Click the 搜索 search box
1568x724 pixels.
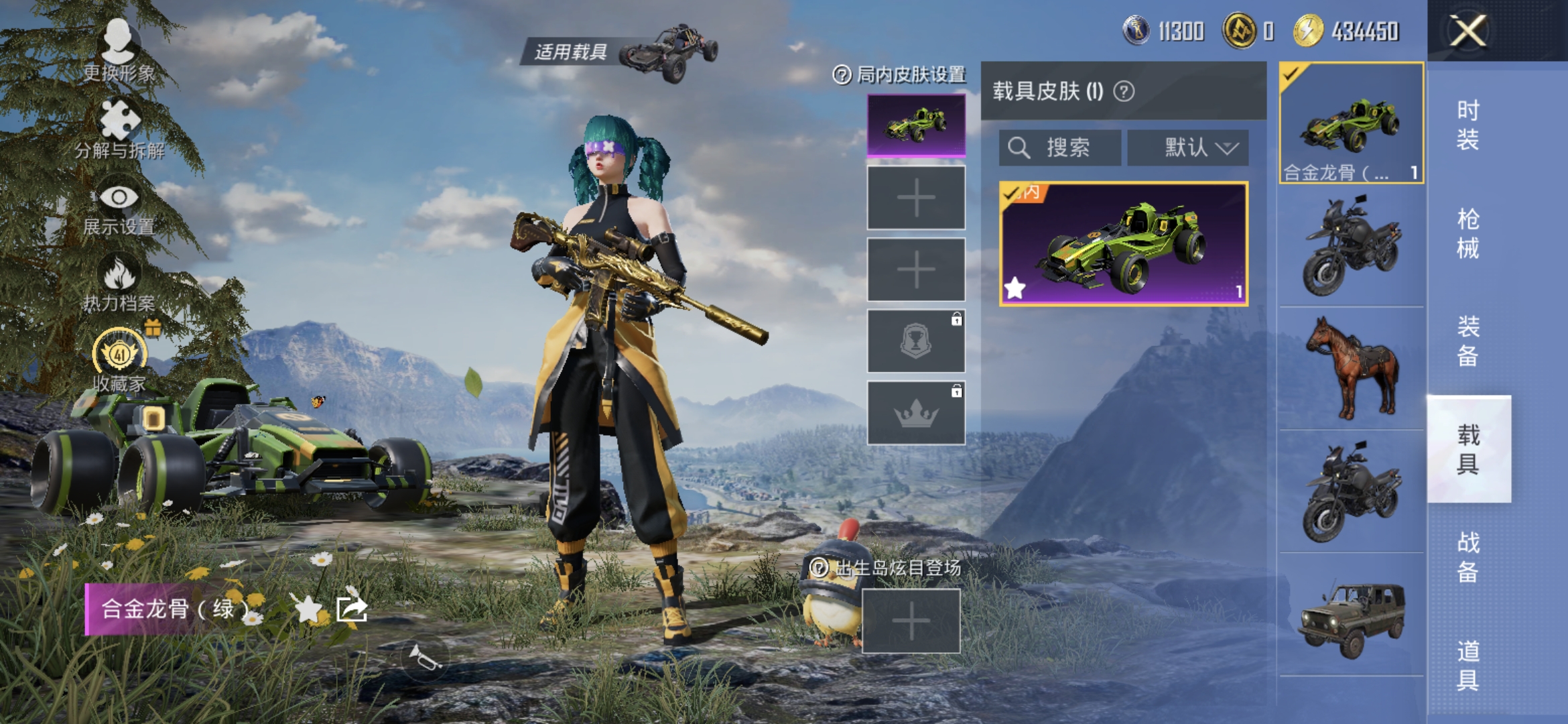point(1059,147)
